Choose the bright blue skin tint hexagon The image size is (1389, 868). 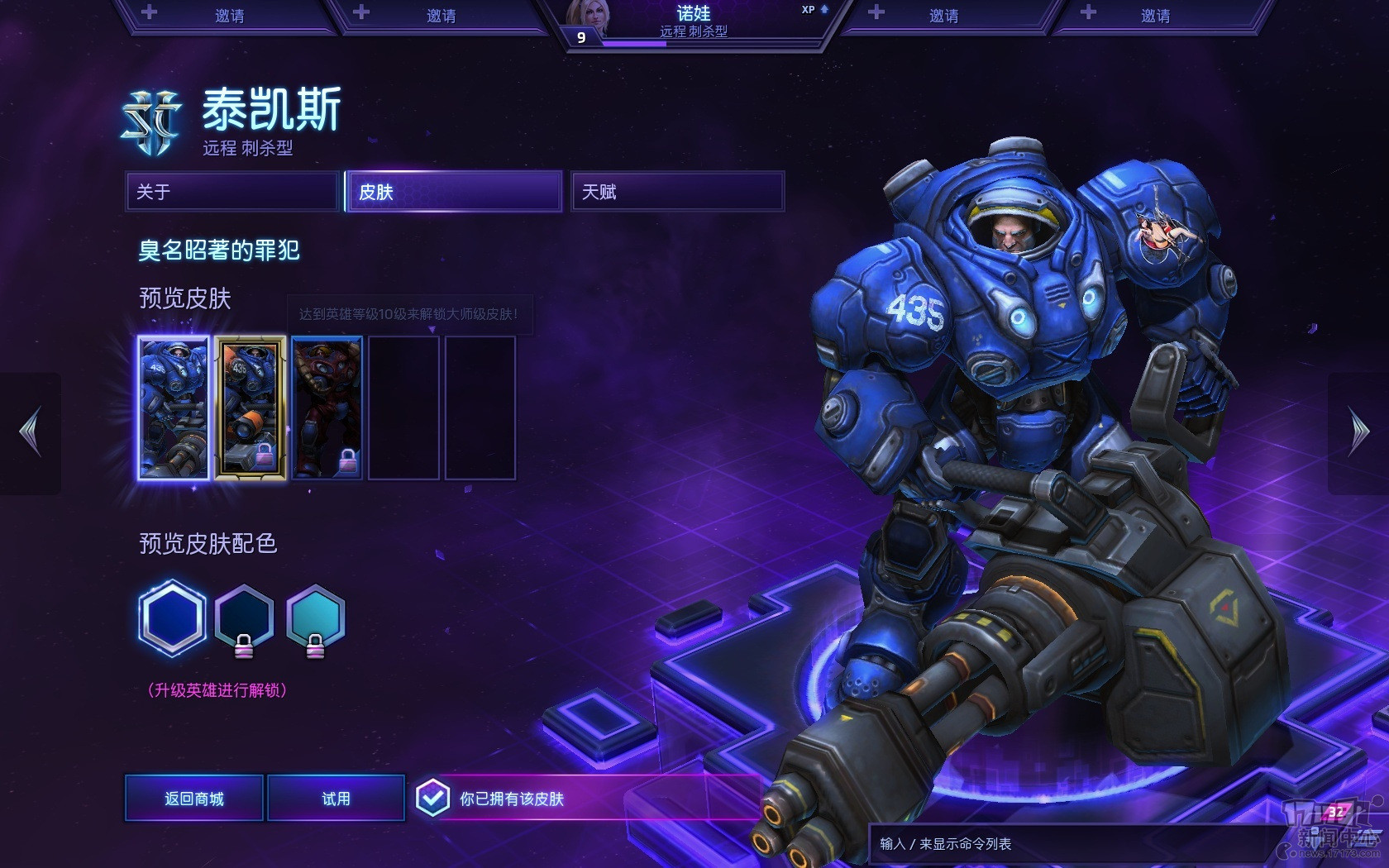click(x=172, y=618)
